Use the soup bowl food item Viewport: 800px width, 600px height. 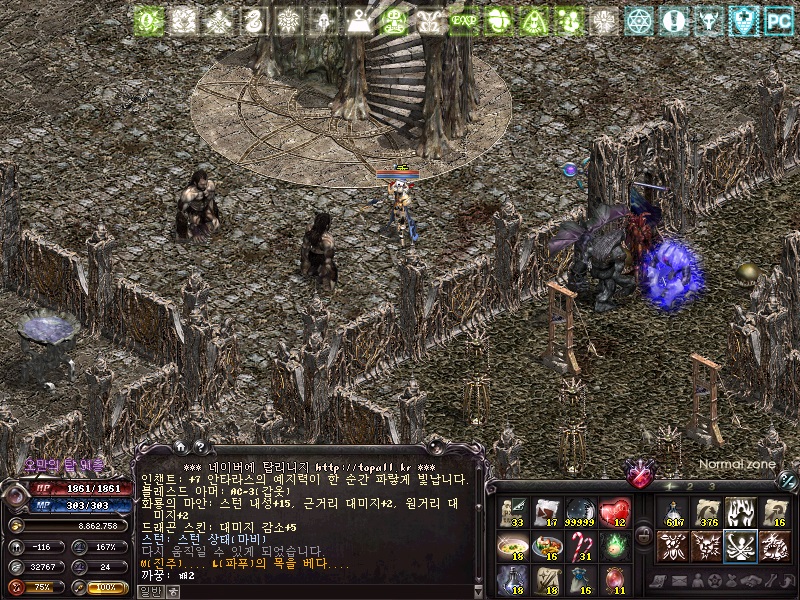(x=512, y=546)
